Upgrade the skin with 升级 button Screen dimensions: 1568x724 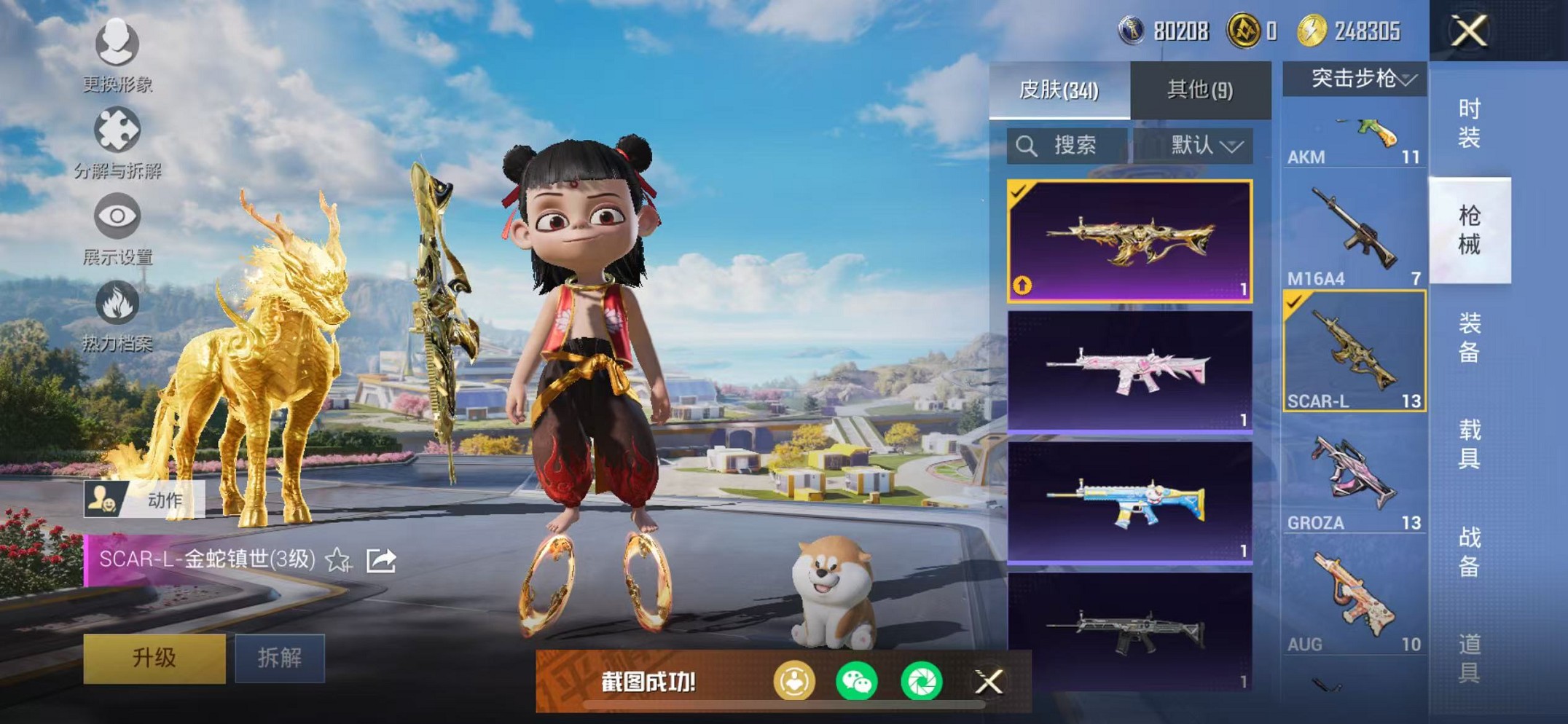point(154,658)
